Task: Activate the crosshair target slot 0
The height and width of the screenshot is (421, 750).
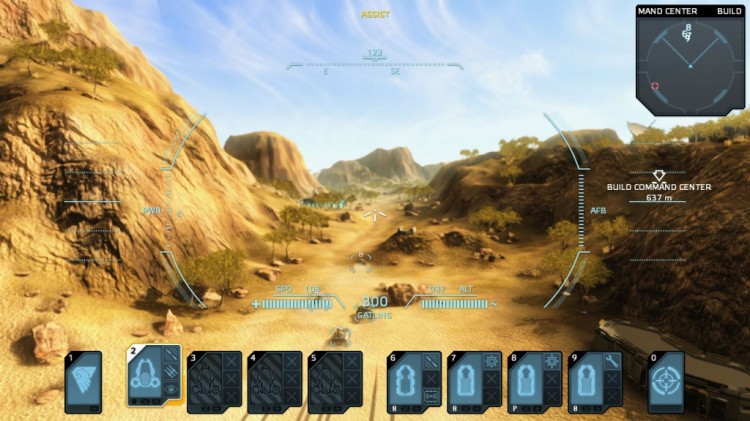Action: (x=666, y=381)
